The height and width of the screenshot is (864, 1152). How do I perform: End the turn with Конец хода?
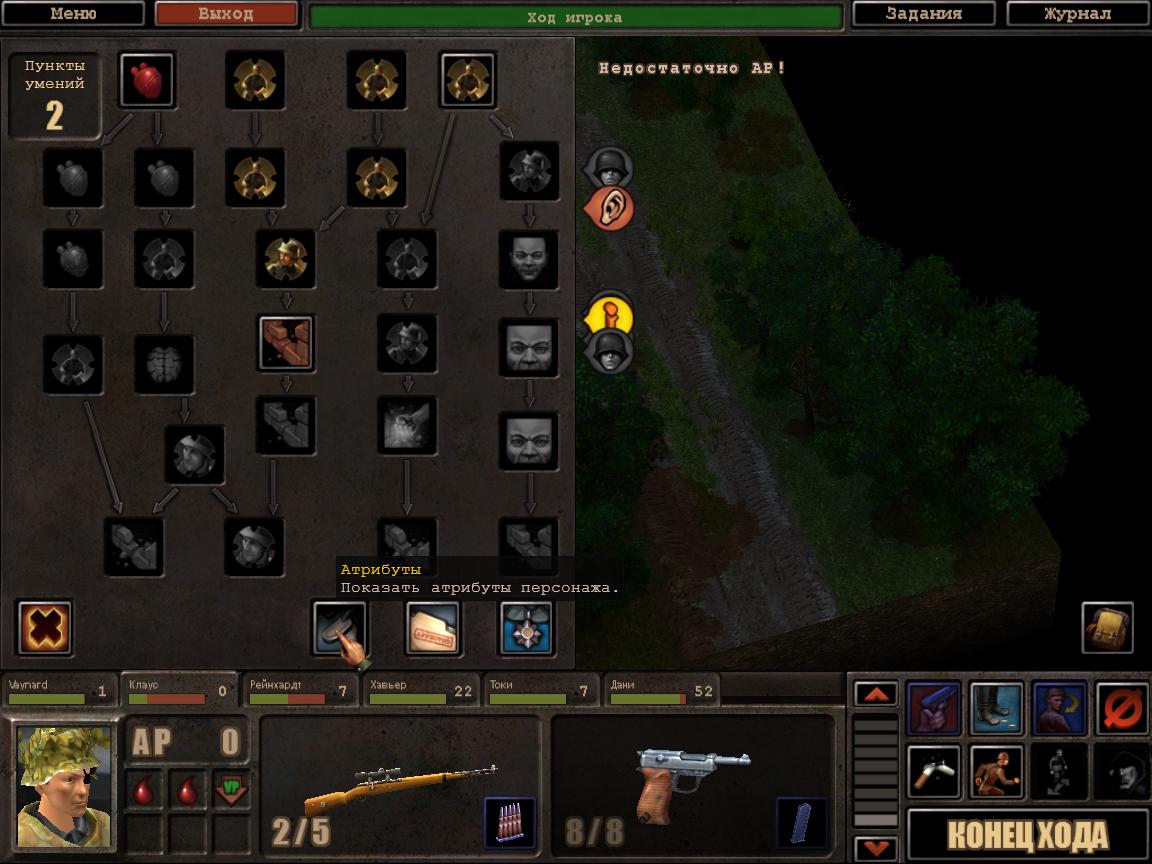coord(1027,835)
